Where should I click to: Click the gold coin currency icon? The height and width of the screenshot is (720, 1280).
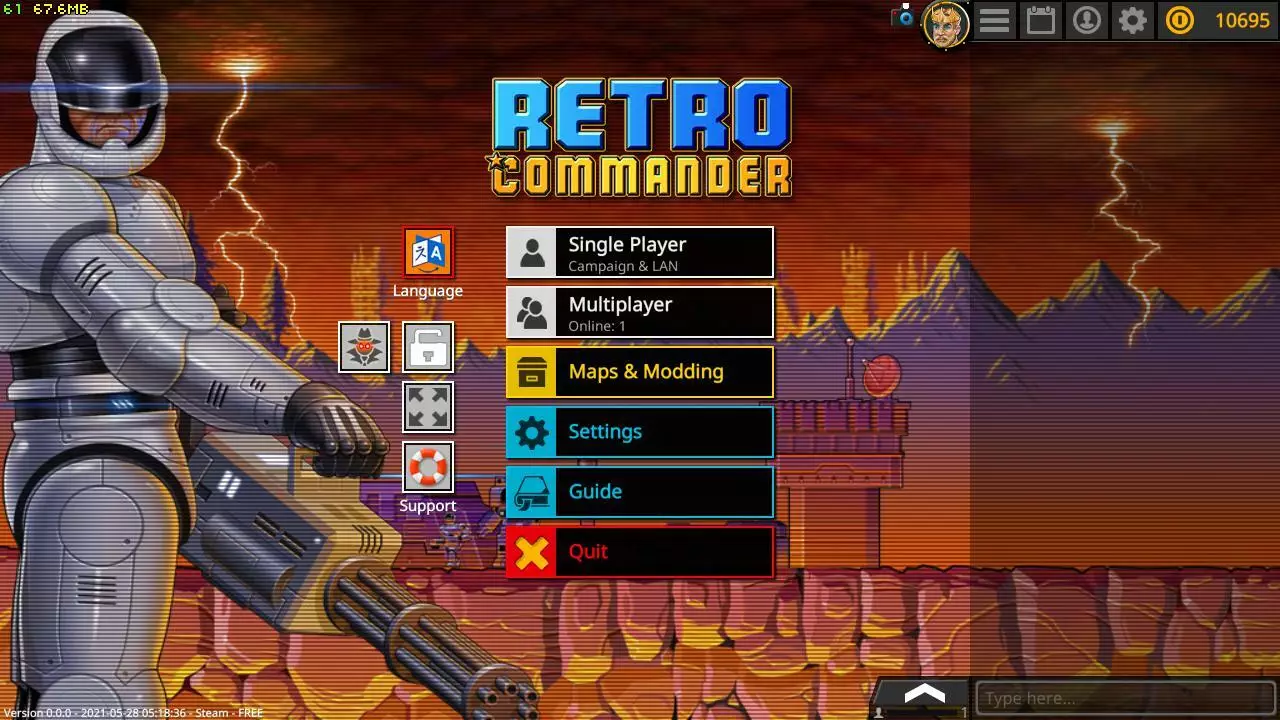1180,20
